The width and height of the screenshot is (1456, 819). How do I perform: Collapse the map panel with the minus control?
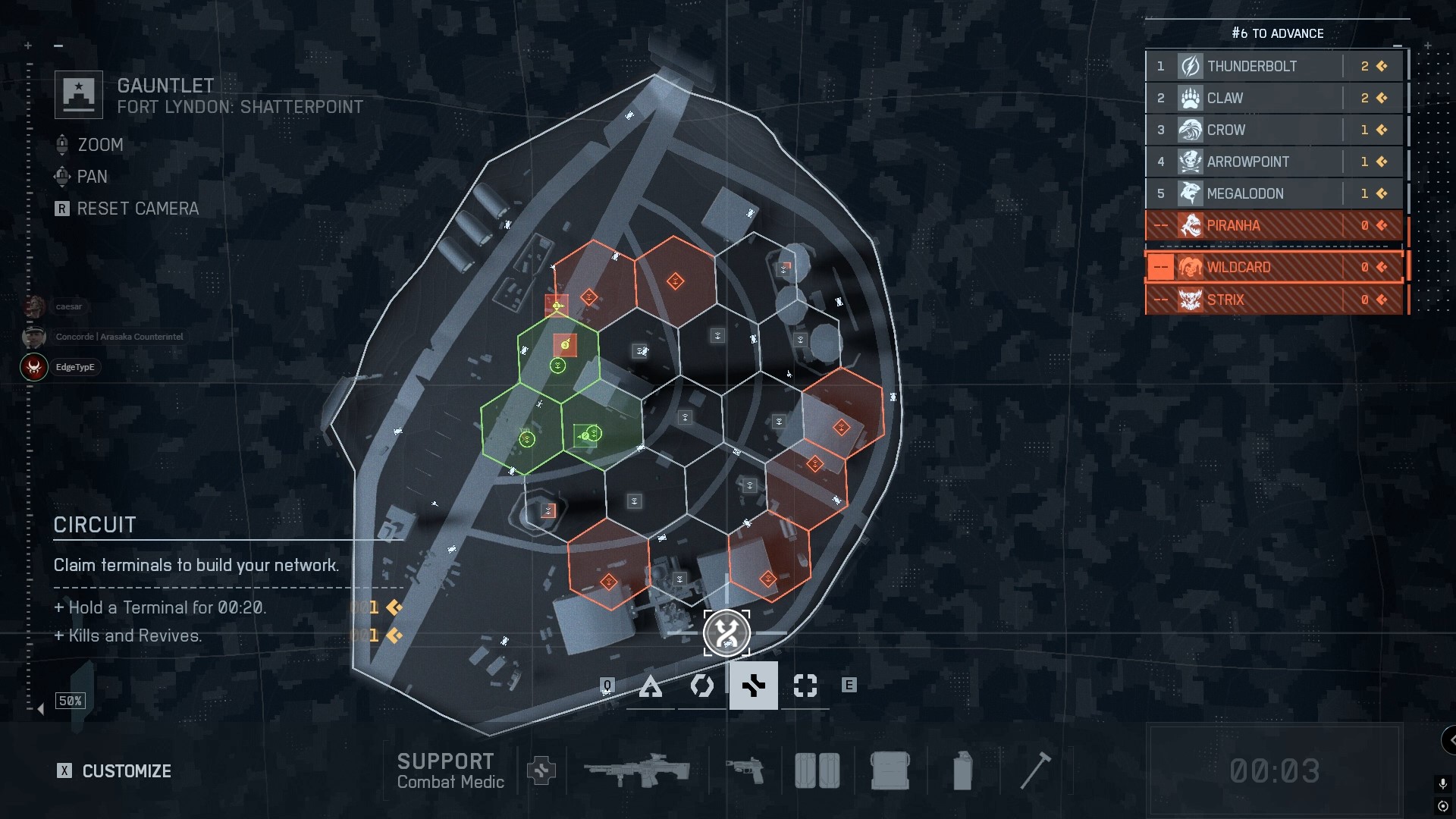pyautogui.click(x=58, y=45)
